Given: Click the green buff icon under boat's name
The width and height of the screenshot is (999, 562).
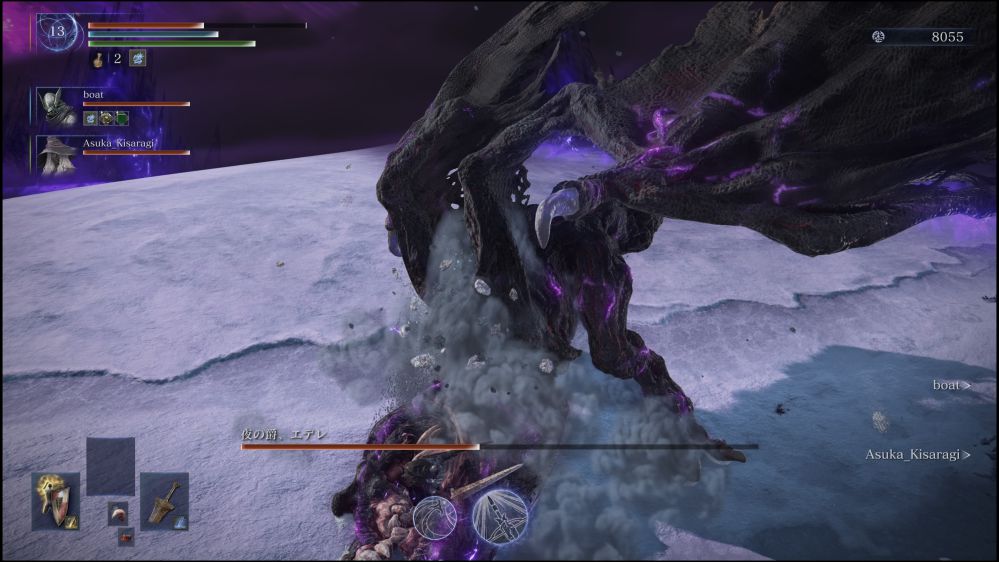Looking at the screenshot, I should click(x=122, y=118).
